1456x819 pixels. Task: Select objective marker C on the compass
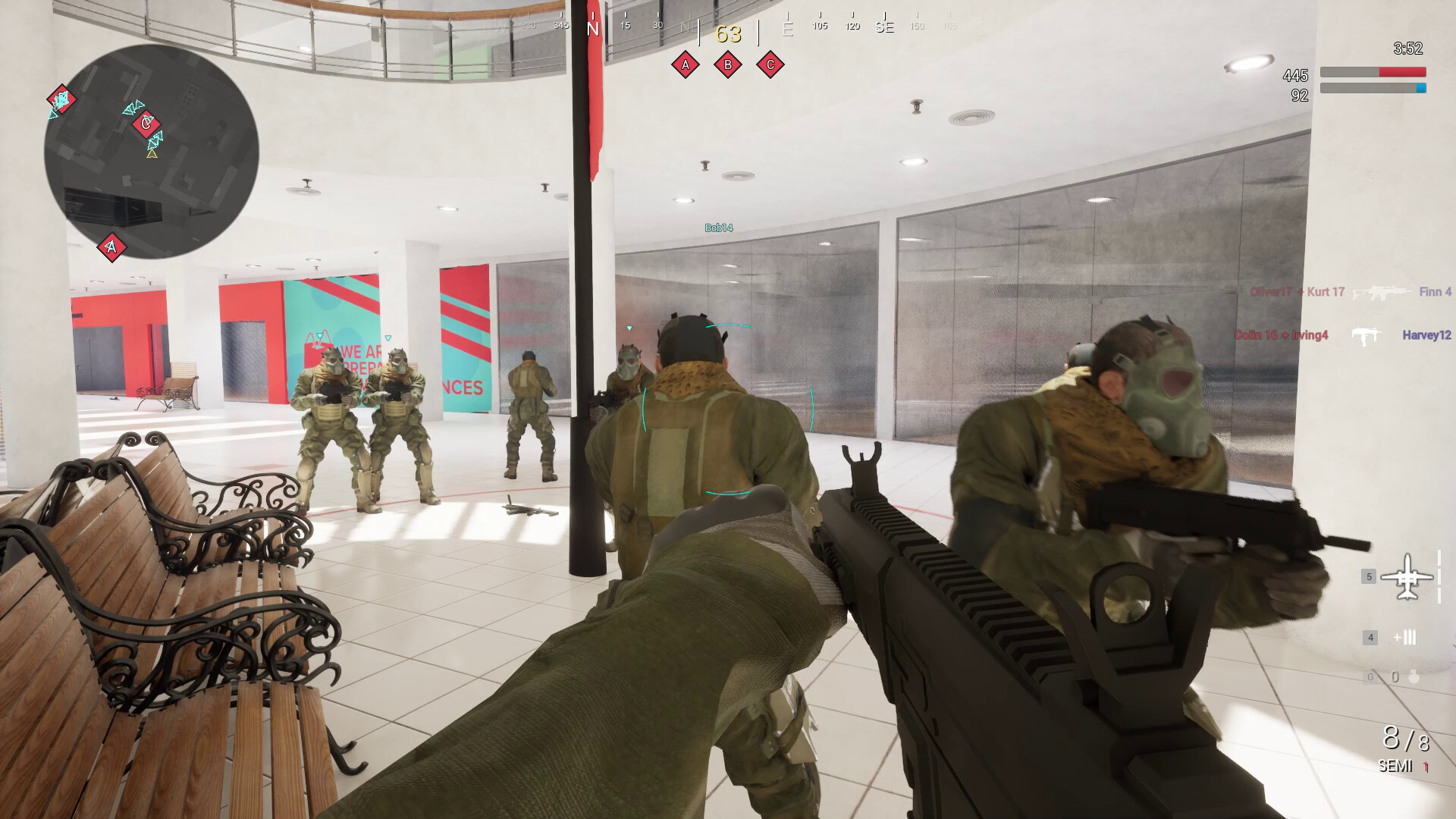point(768,65)
